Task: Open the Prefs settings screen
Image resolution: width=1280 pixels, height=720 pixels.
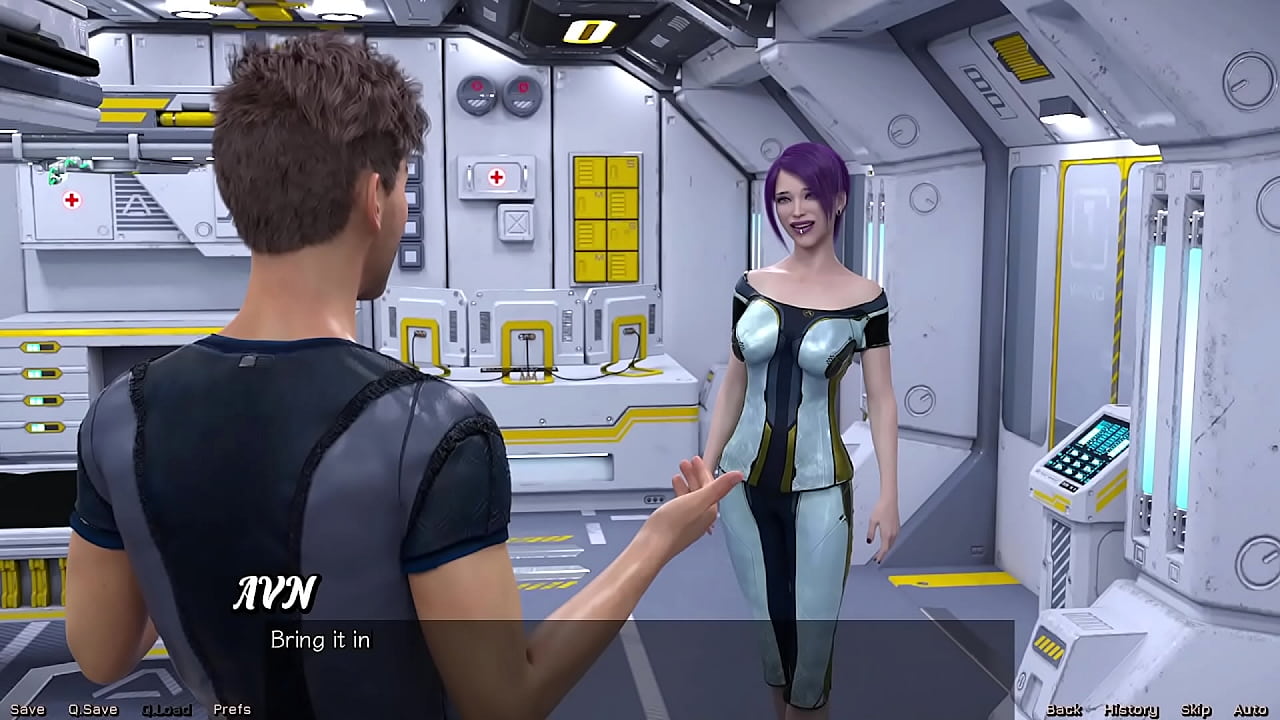Action: coord(232,708)
